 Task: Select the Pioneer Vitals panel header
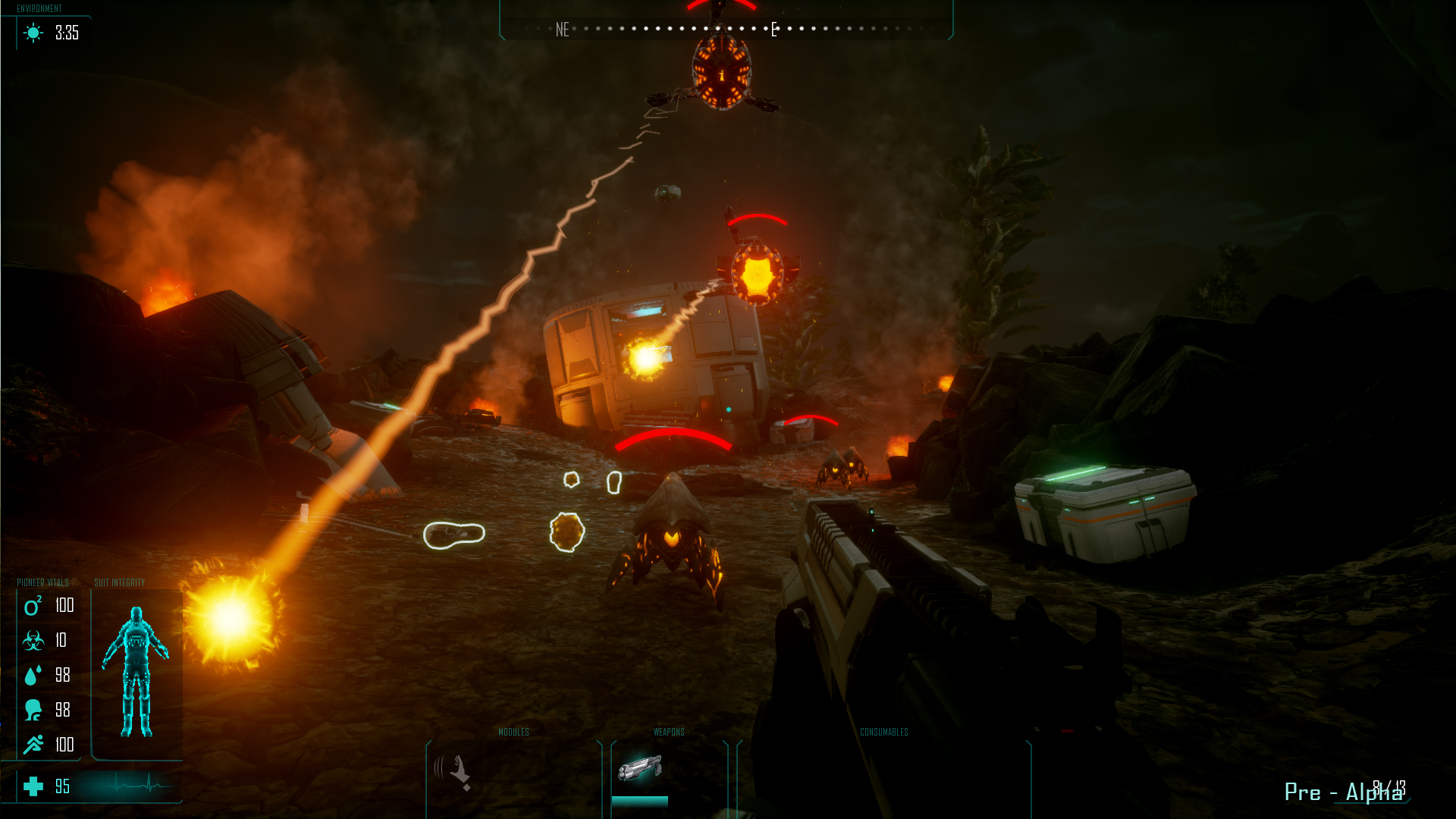42,583
